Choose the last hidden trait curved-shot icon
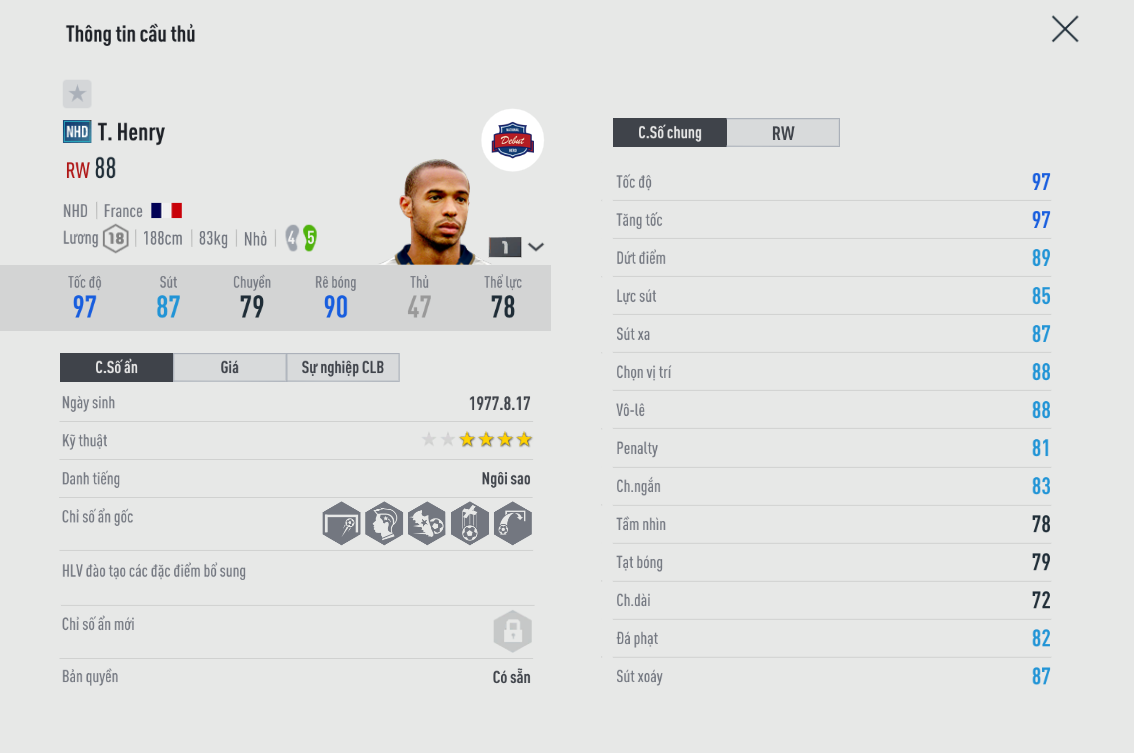The width and height of the screenshot is (1134, 753). (512, 523)
